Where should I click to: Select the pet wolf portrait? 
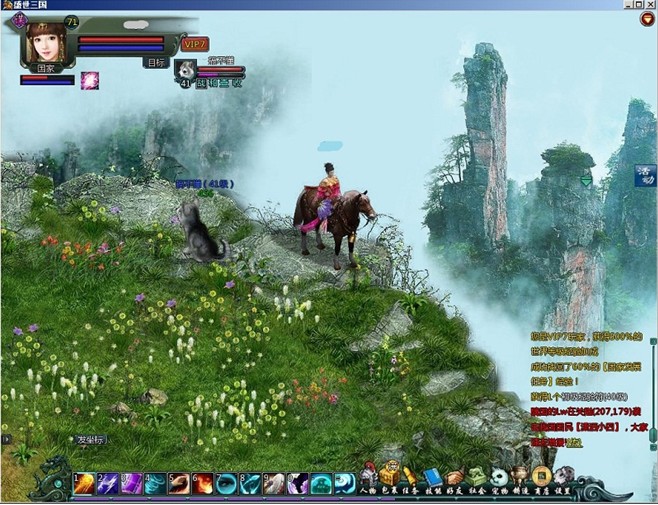185,69
